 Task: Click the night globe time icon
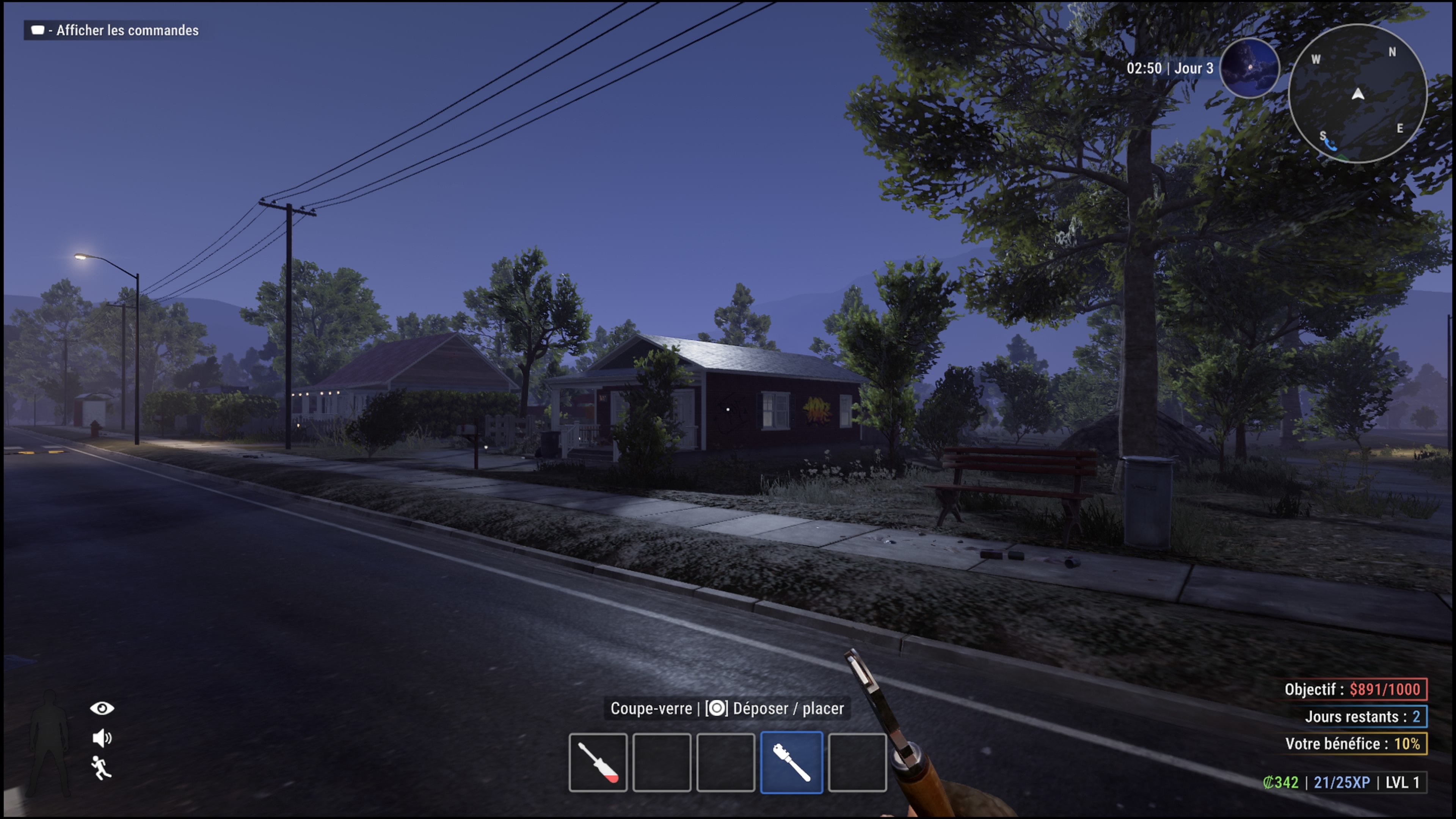[1250, 68]
